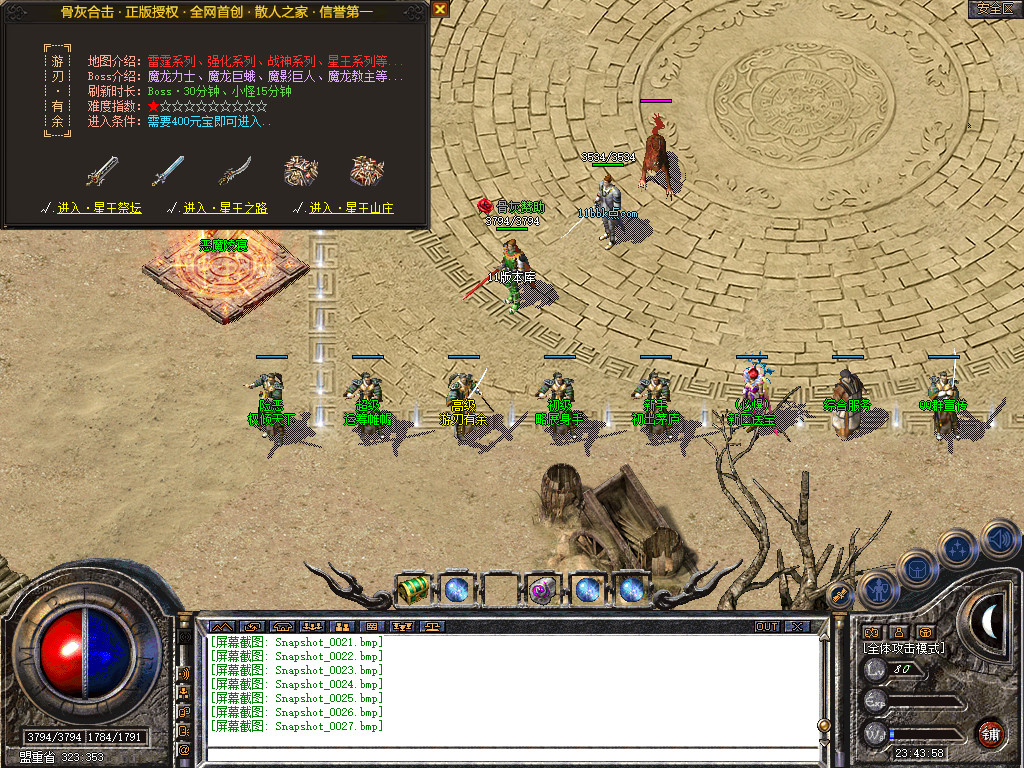The width and height of the screenshot is (1024, 768).
Task: Click the balance scales chat toolbar button
Action: tap(432, 627)
